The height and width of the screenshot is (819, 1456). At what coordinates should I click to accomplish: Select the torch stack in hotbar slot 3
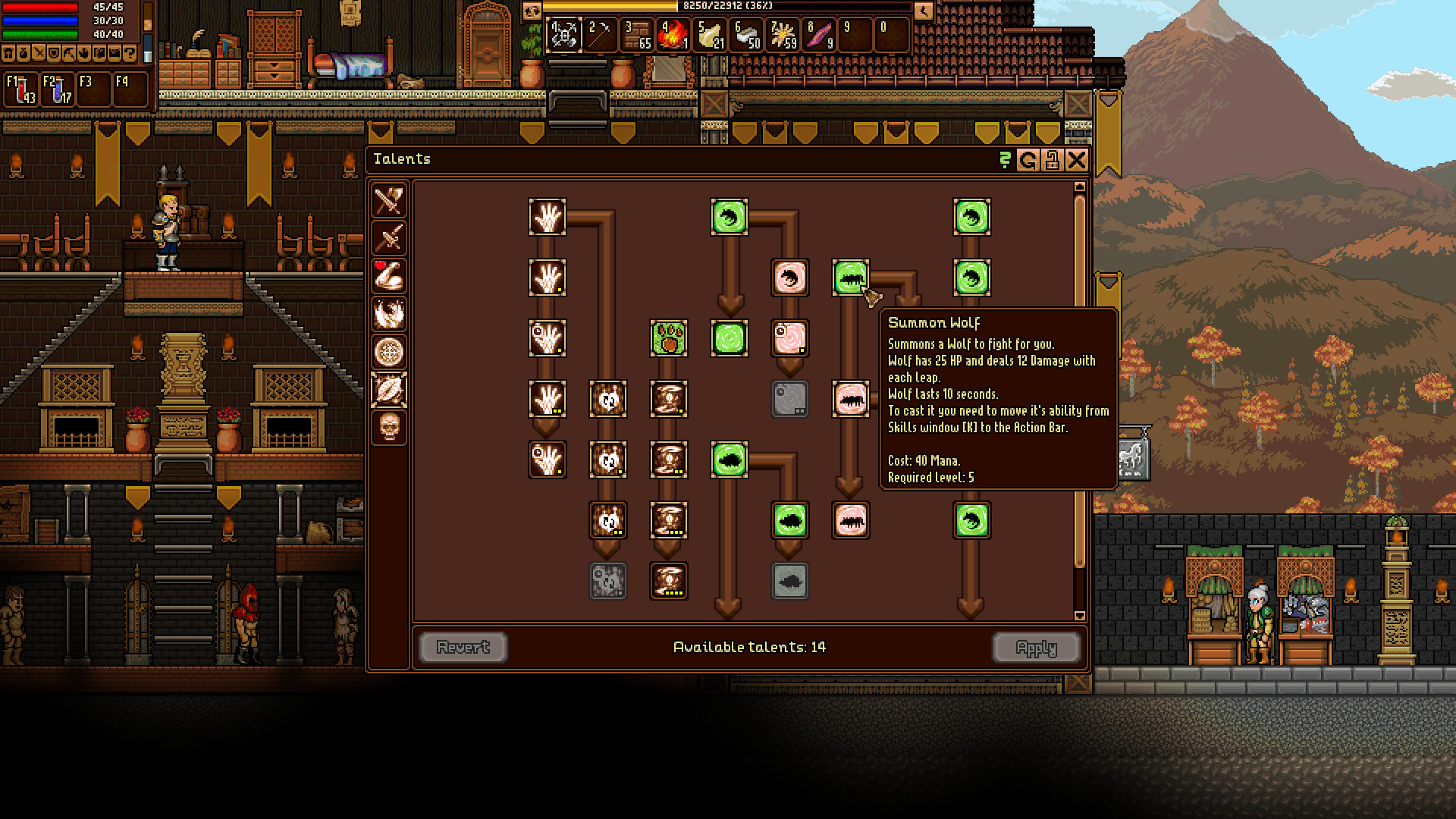pyautogui.click(x=635, y=34)
